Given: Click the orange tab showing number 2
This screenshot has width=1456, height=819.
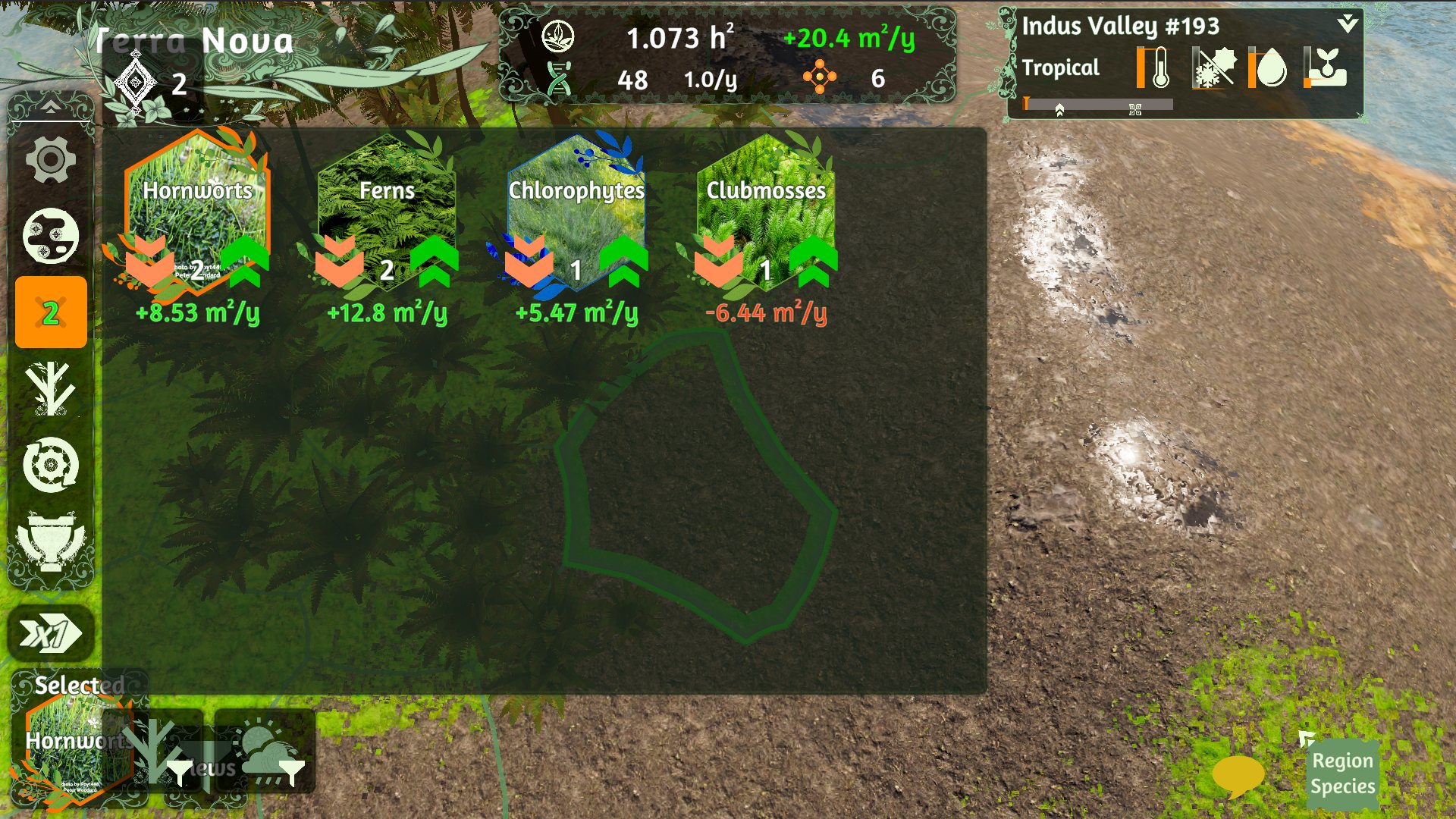Looking at the screenshot, I should pos(51,312).
